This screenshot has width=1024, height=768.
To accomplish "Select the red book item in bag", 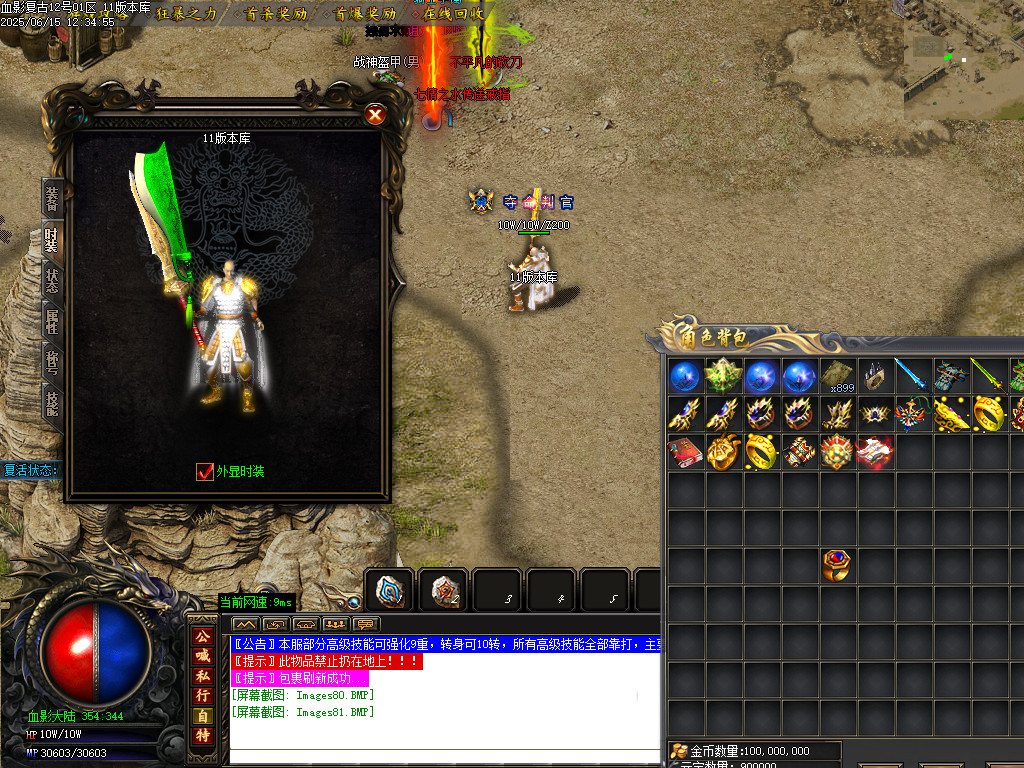I will click(686, 452).
